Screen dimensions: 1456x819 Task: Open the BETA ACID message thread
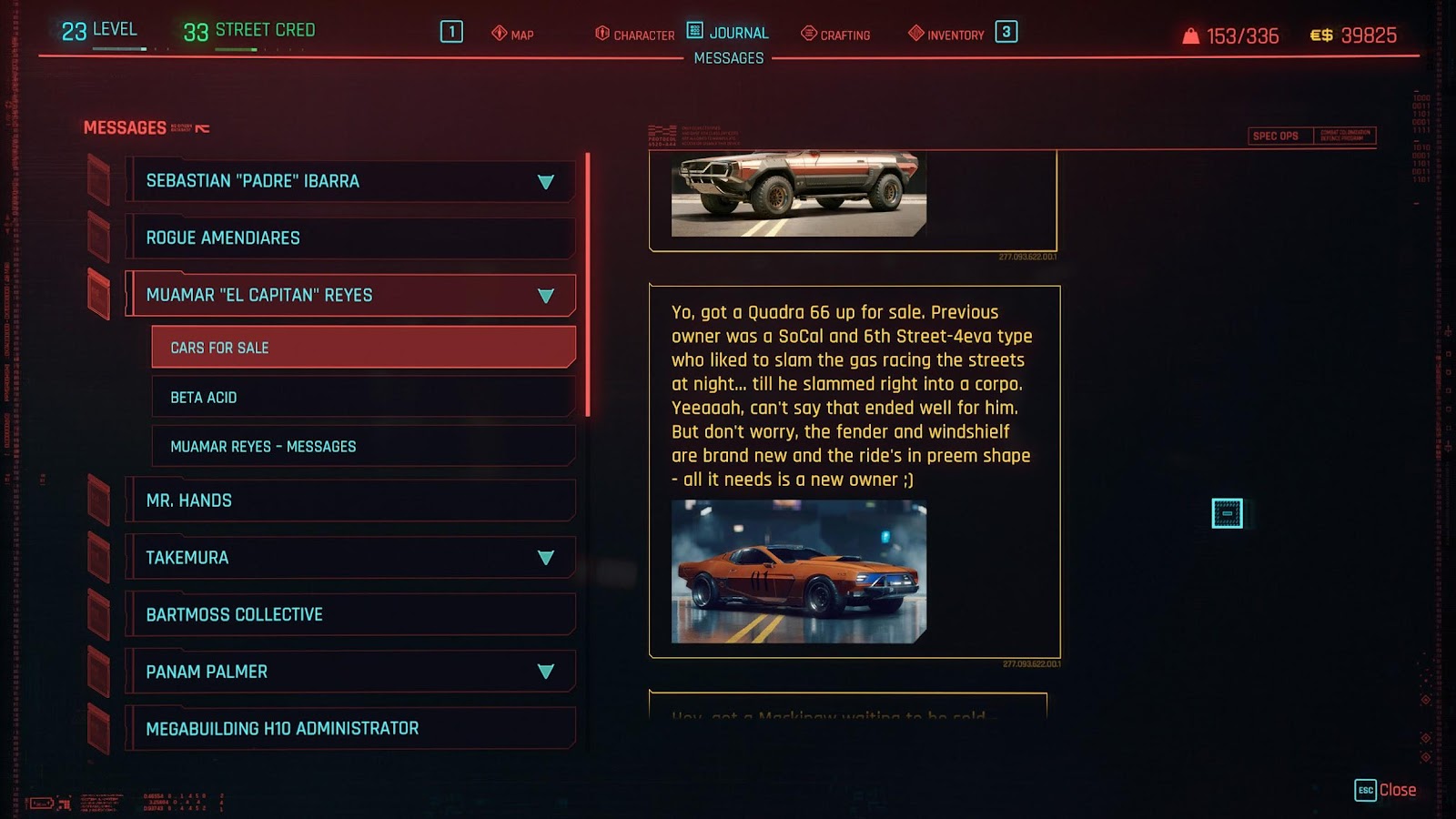point(364,398)
